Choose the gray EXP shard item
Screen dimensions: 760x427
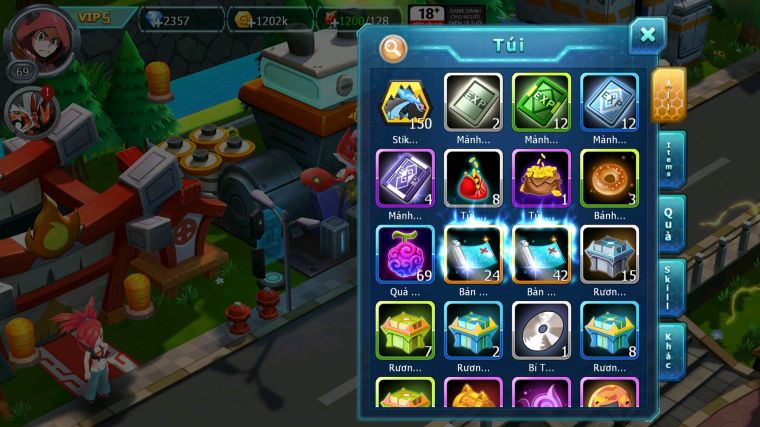(x=473, y=102)
